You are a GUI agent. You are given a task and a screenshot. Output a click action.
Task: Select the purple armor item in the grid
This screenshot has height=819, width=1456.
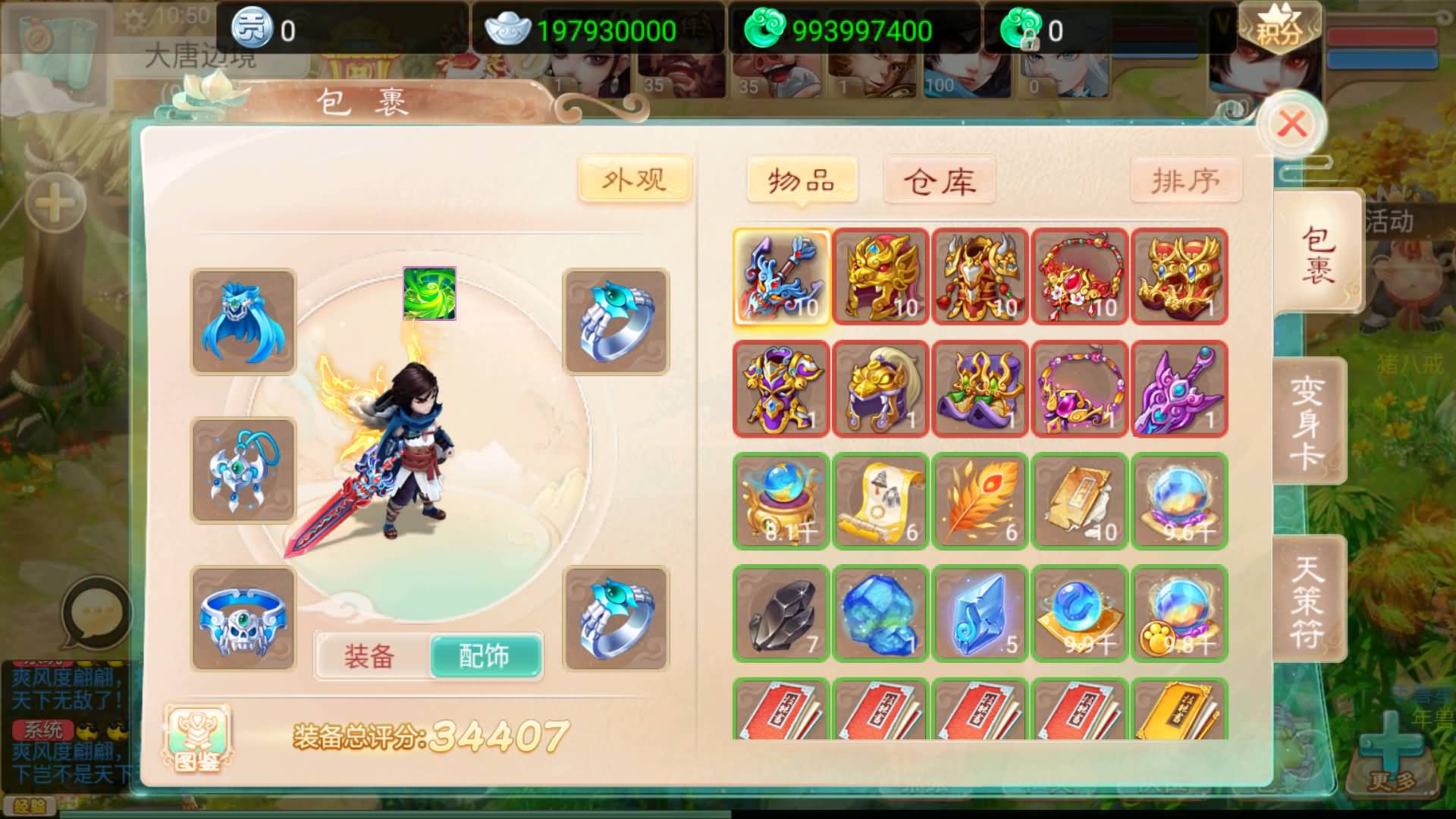pos(780,389)
